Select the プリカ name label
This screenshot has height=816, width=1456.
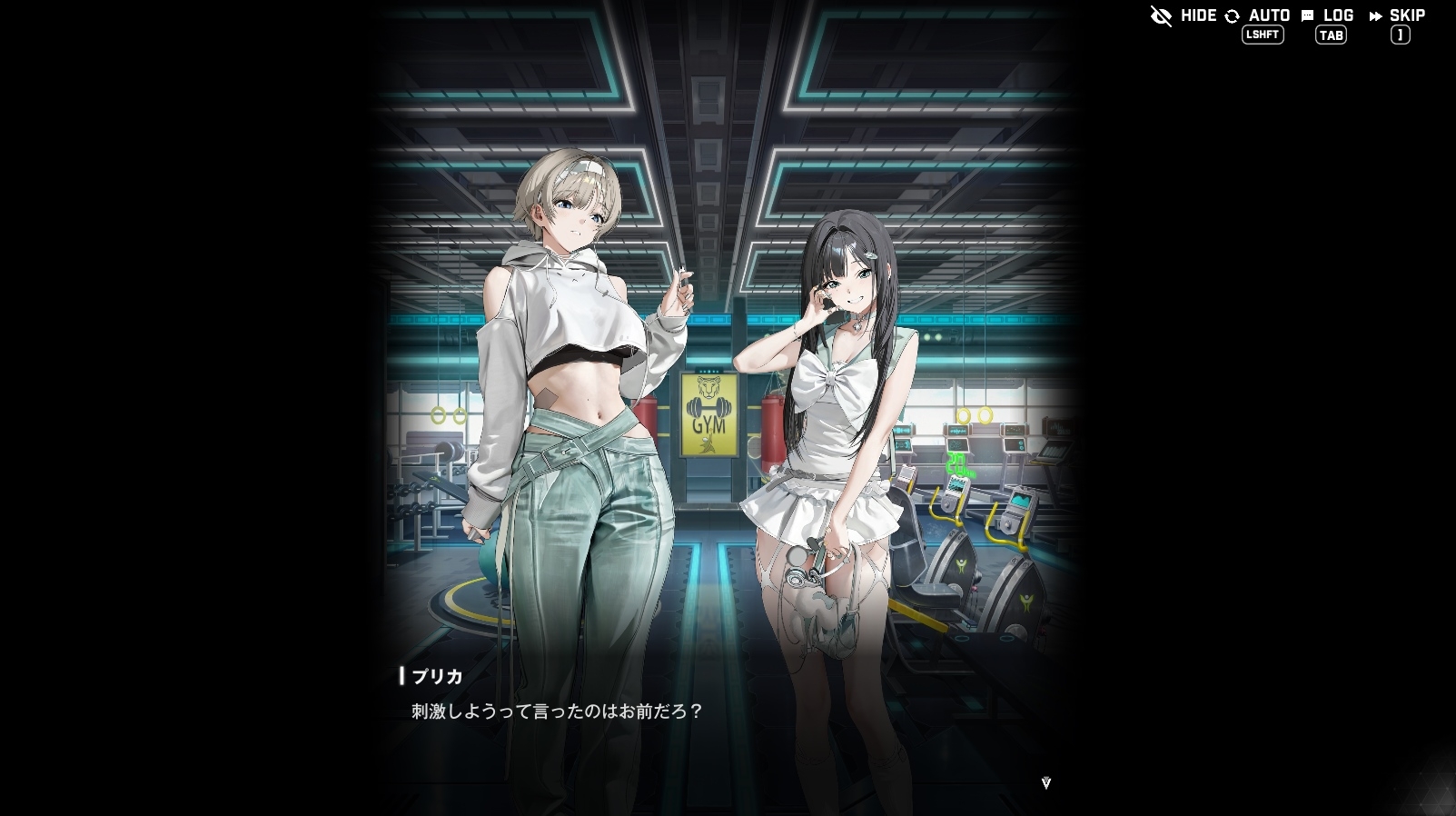tap(438, 677)
